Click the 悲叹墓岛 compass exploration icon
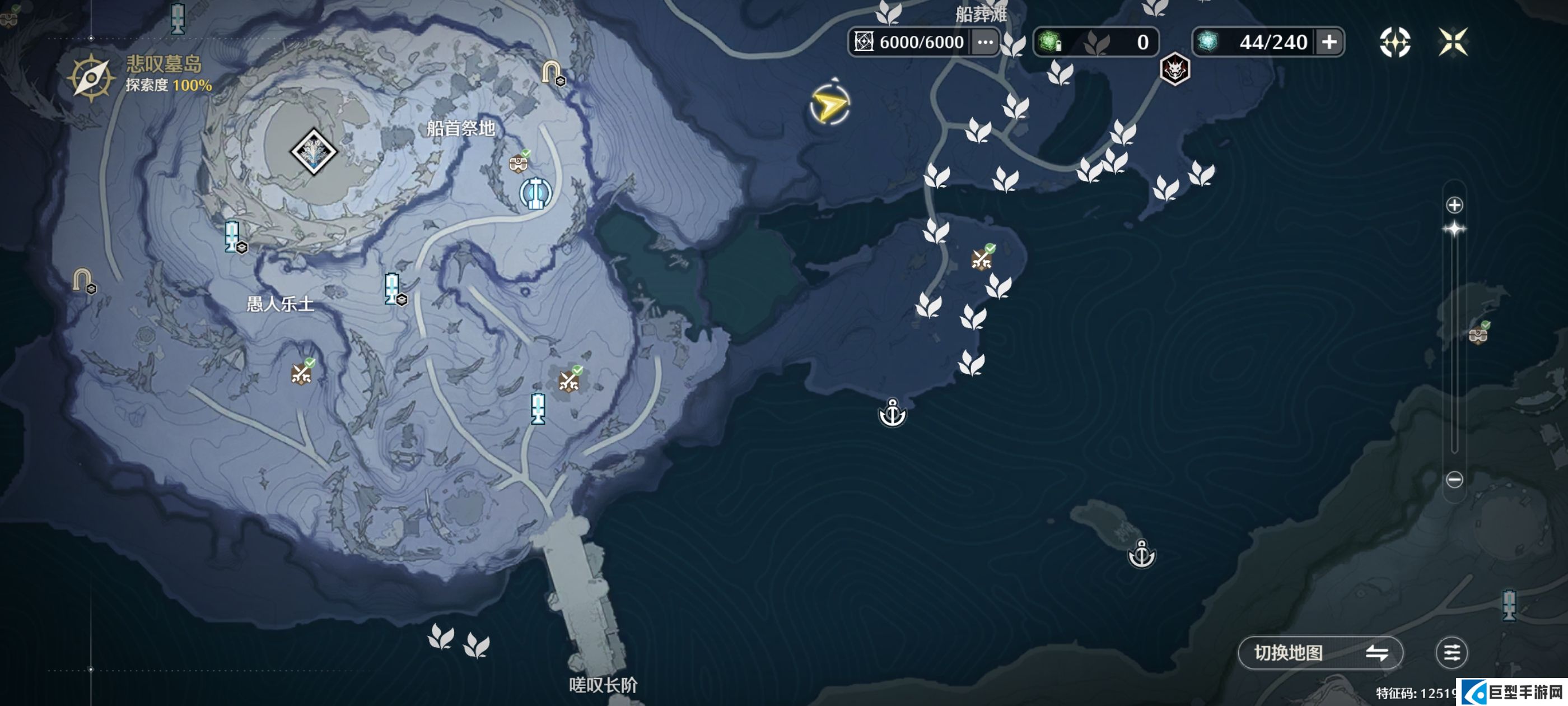The height and width of the screenshot is (706, 1568). [x=91, y=77]
